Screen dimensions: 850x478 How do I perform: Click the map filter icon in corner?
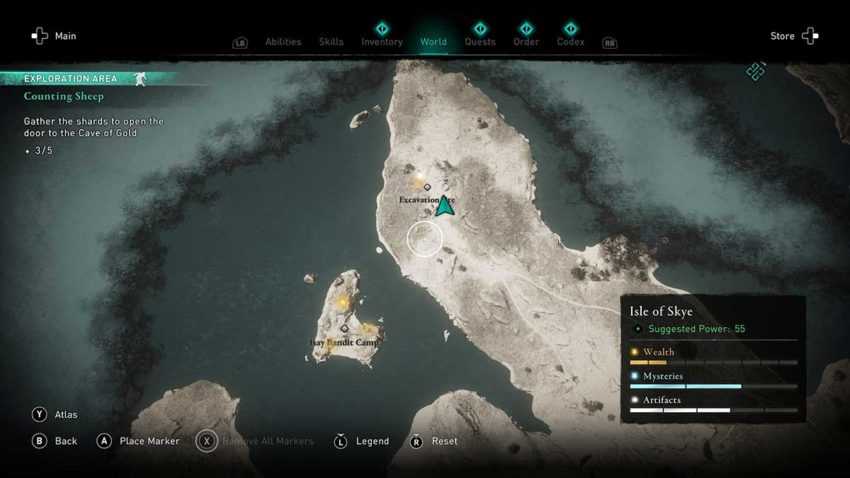(756, 71)
